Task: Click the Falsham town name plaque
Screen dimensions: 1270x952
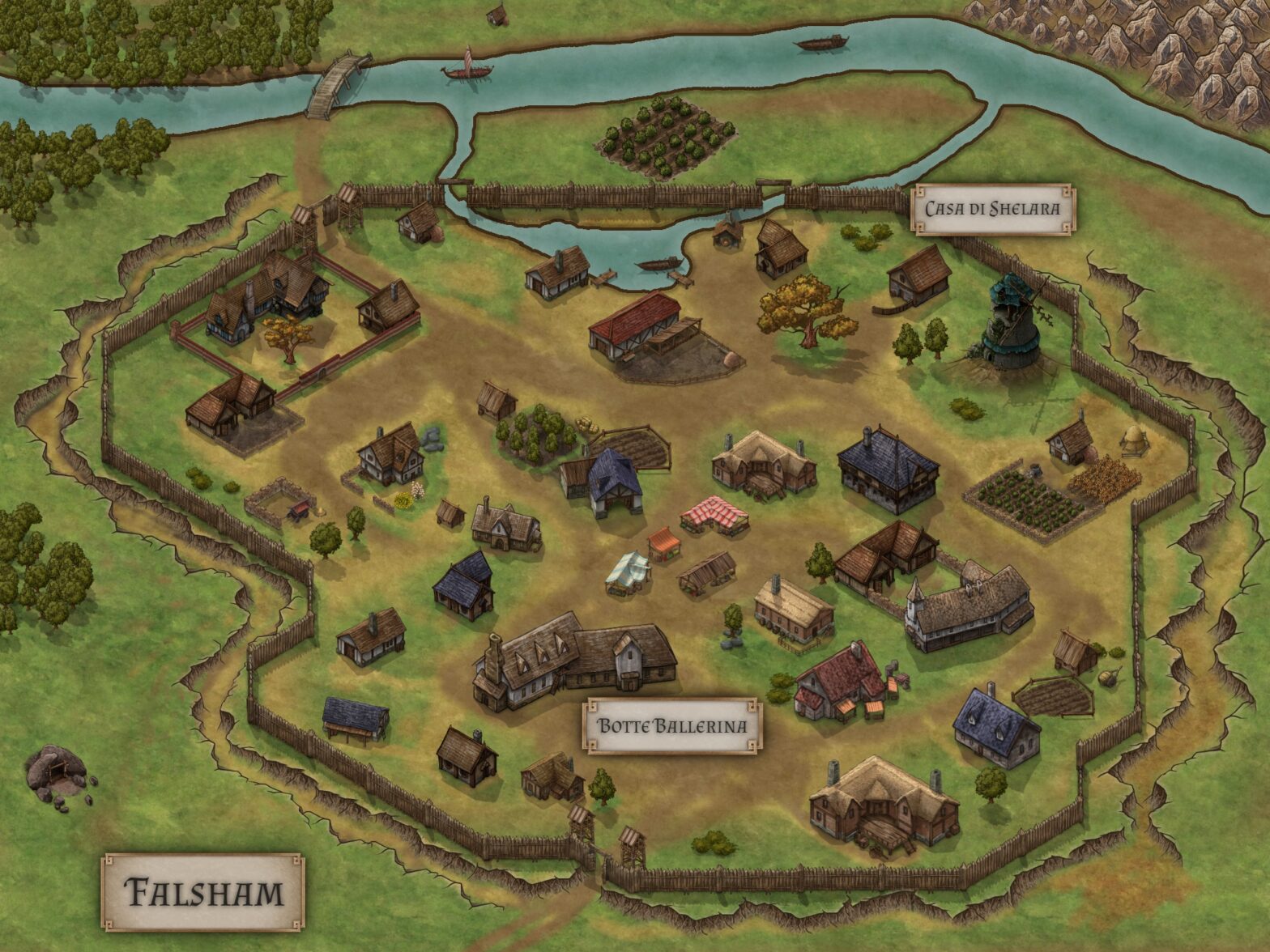Action: pos(202,892)
